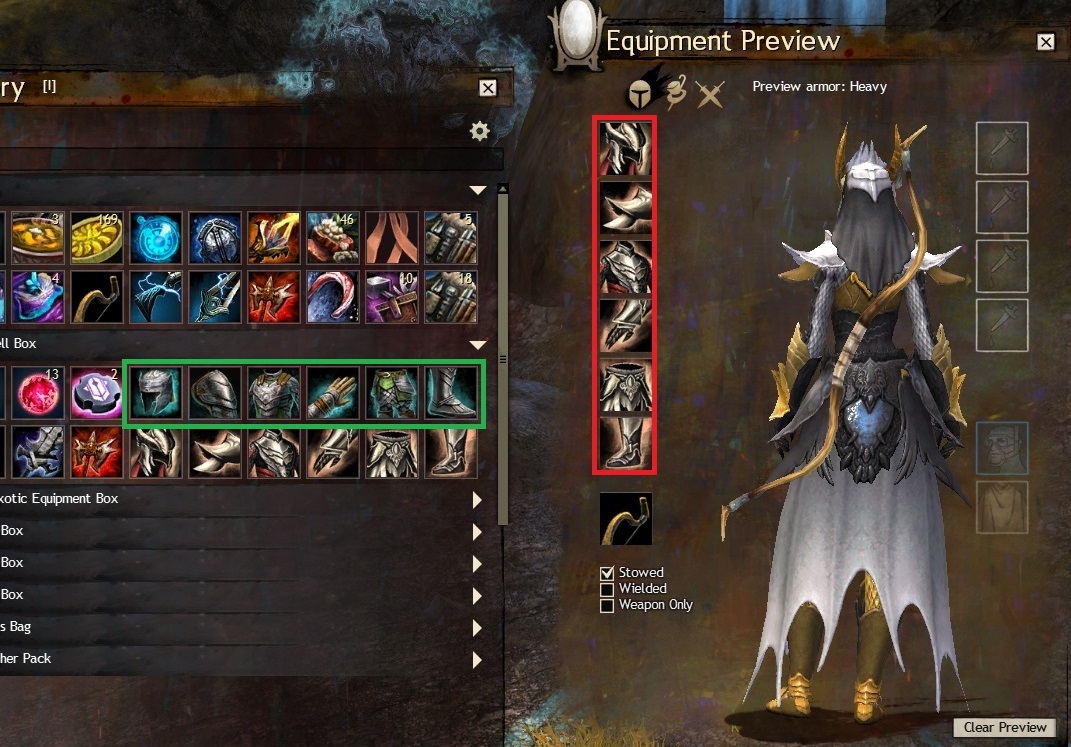Switch to the armor helmet preview tab
The width and height of the screenshot is (1071, 747).
pos(640,93)
